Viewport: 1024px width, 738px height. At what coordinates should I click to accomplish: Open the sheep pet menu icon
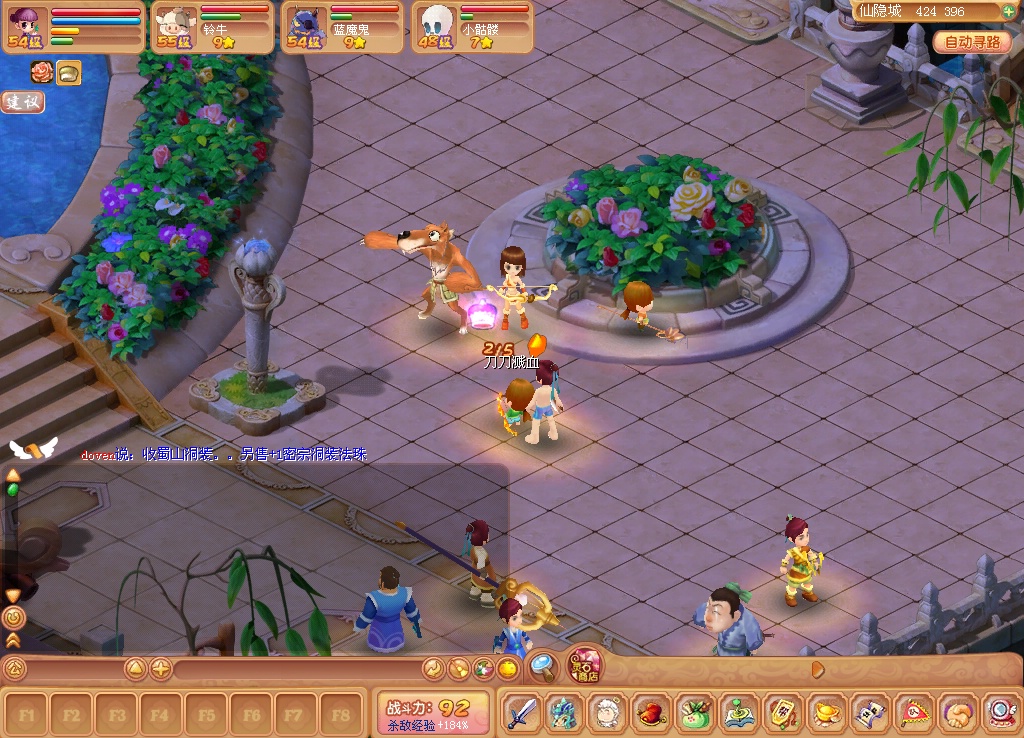[607, 714]
